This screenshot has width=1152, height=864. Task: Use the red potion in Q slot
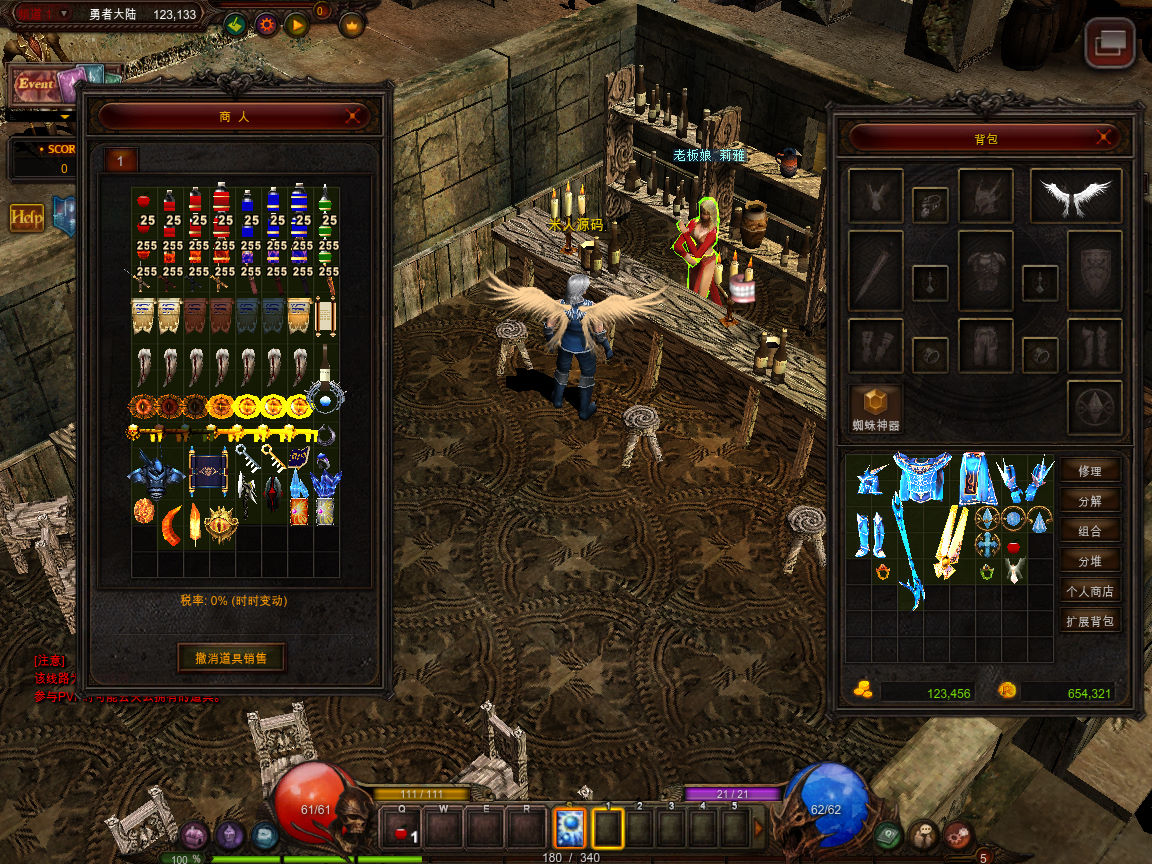tap(402, 828)
